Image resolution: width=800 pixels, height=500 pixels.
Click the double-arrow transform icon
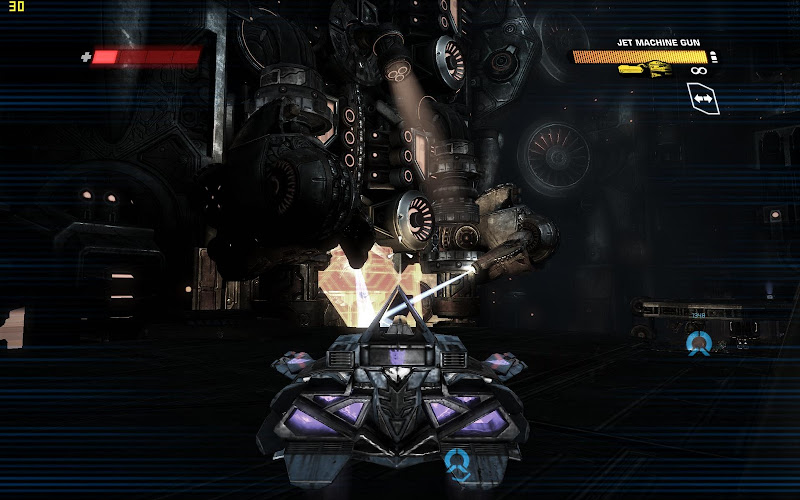click(702, 99)
